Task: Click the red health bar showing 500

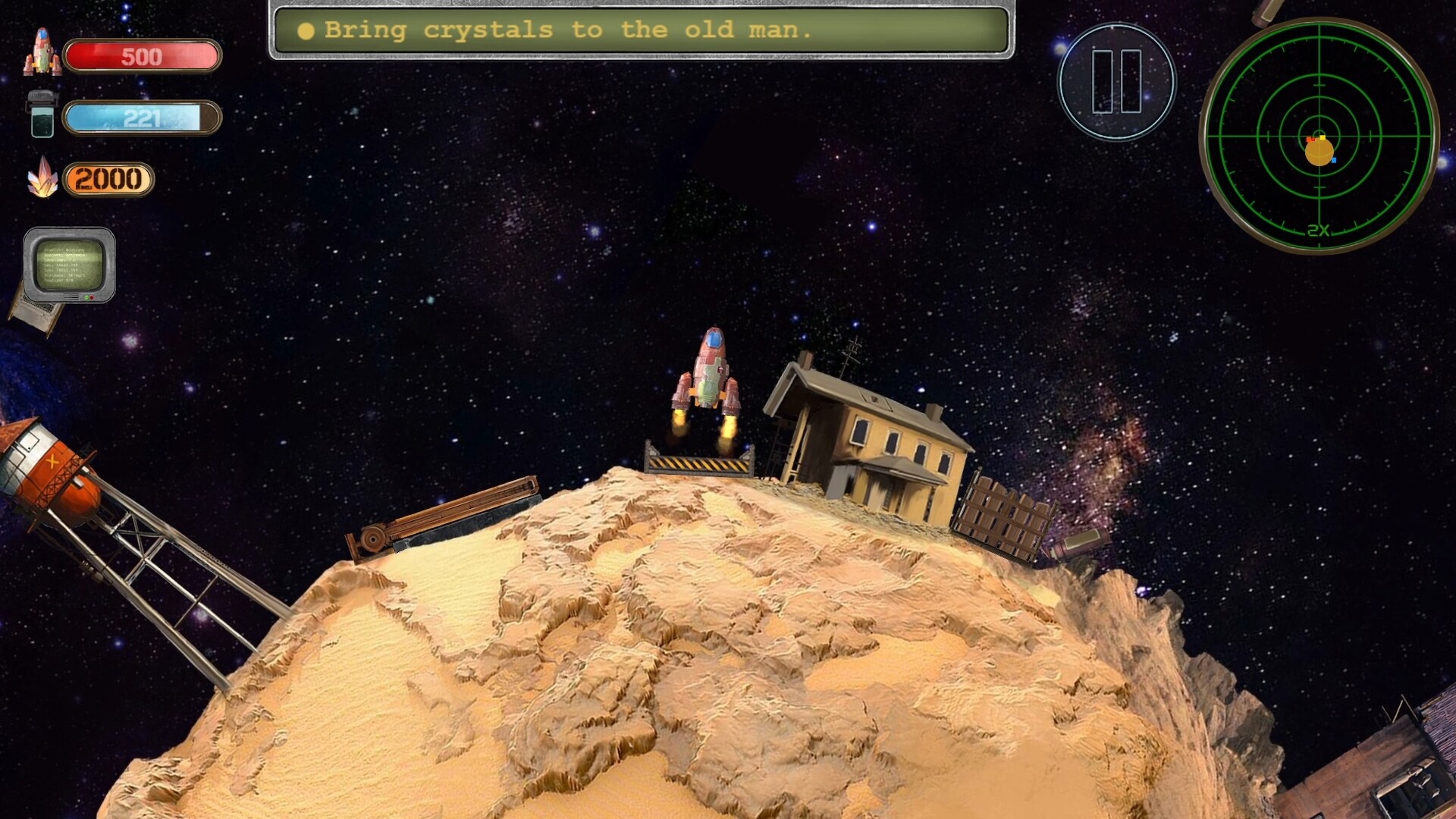Action: coord(141,55)
